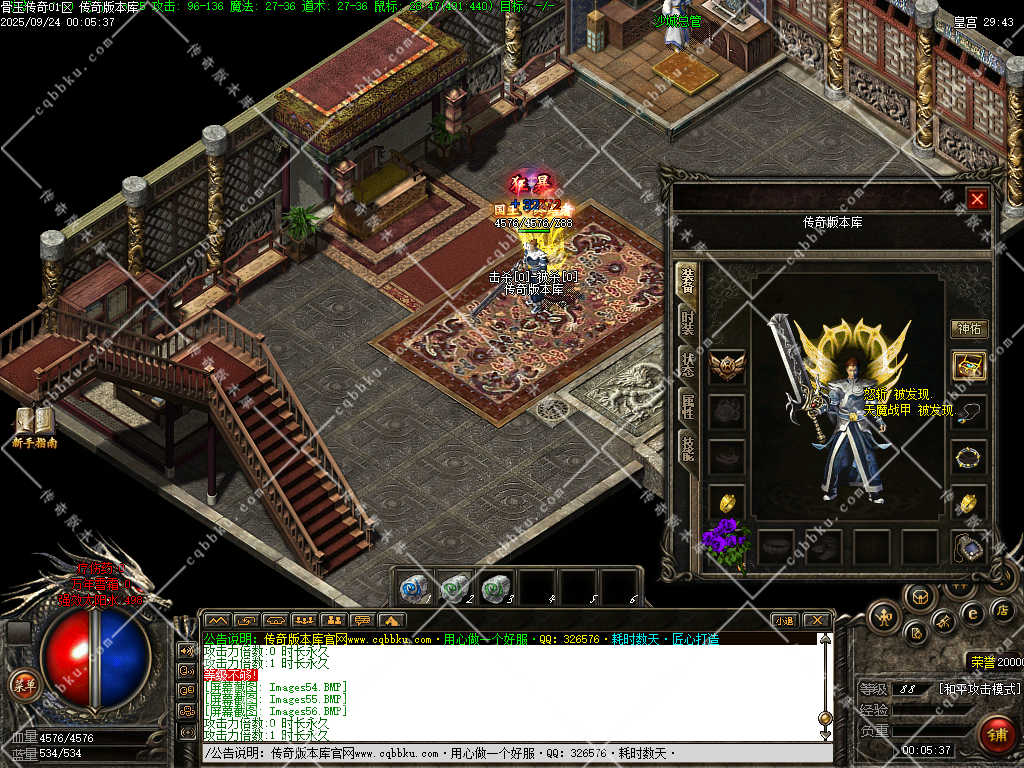Open the 店 store round button

point(1004,610)
